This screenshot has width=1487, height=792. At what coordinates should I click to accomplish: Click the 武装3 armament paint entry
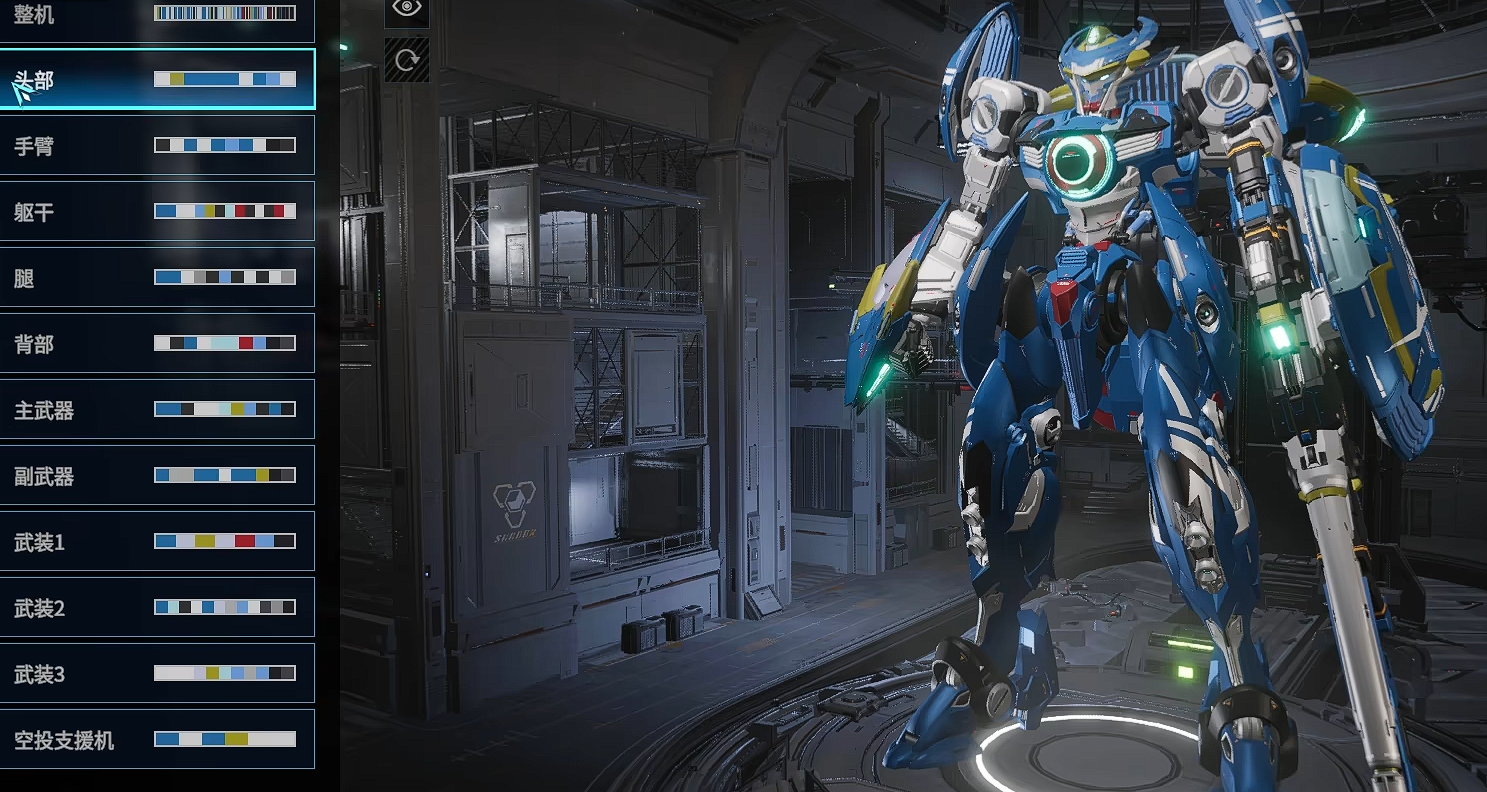[x=157, y=673]
